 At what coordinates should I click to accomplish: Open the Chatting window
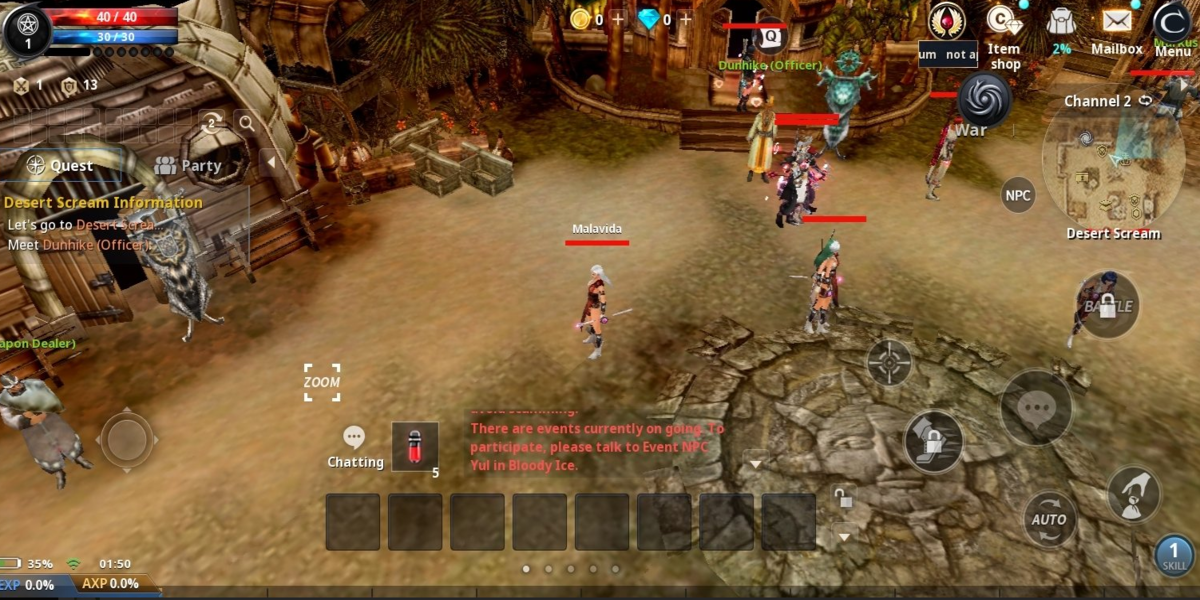point(354,447)
